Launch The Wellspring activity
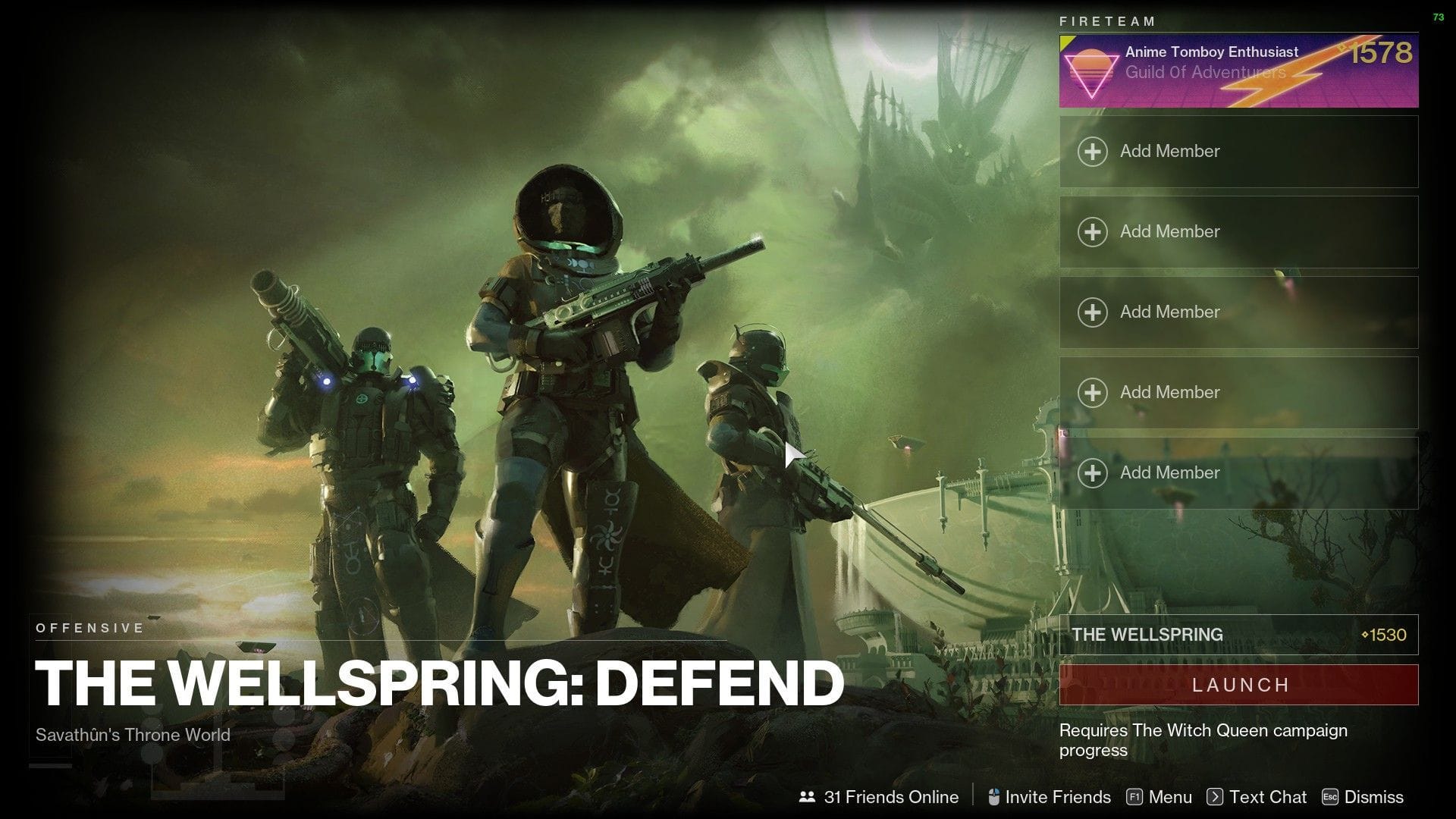This screenshot has width=1456, height=819. pyautogui.click(x=1239, y=685)
